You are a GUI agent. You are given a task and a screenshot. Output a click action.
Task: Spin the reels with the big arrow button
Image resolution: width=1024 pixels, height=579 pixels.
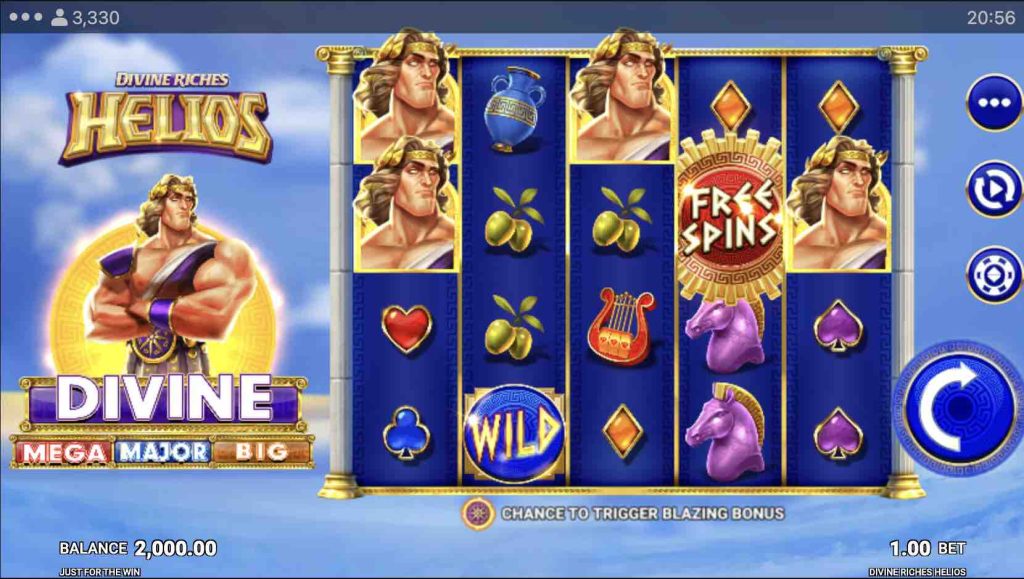957,409
